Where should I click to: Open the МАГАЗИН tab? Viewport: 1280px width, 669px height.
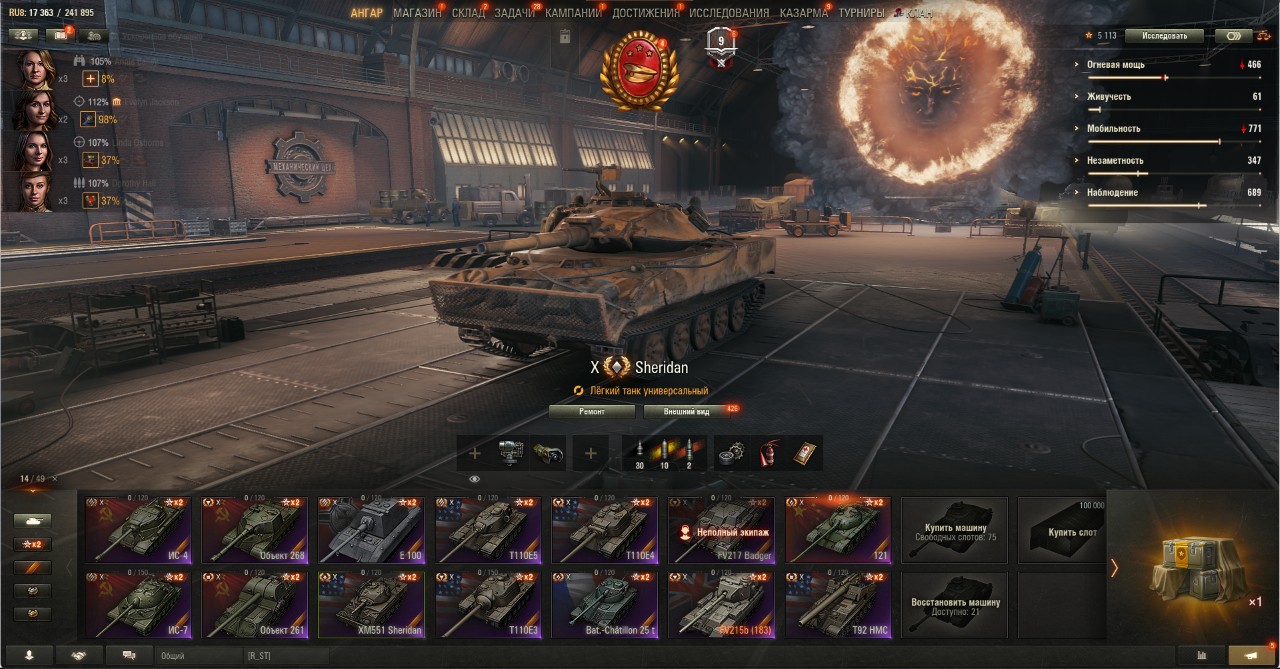coord(417,13)
